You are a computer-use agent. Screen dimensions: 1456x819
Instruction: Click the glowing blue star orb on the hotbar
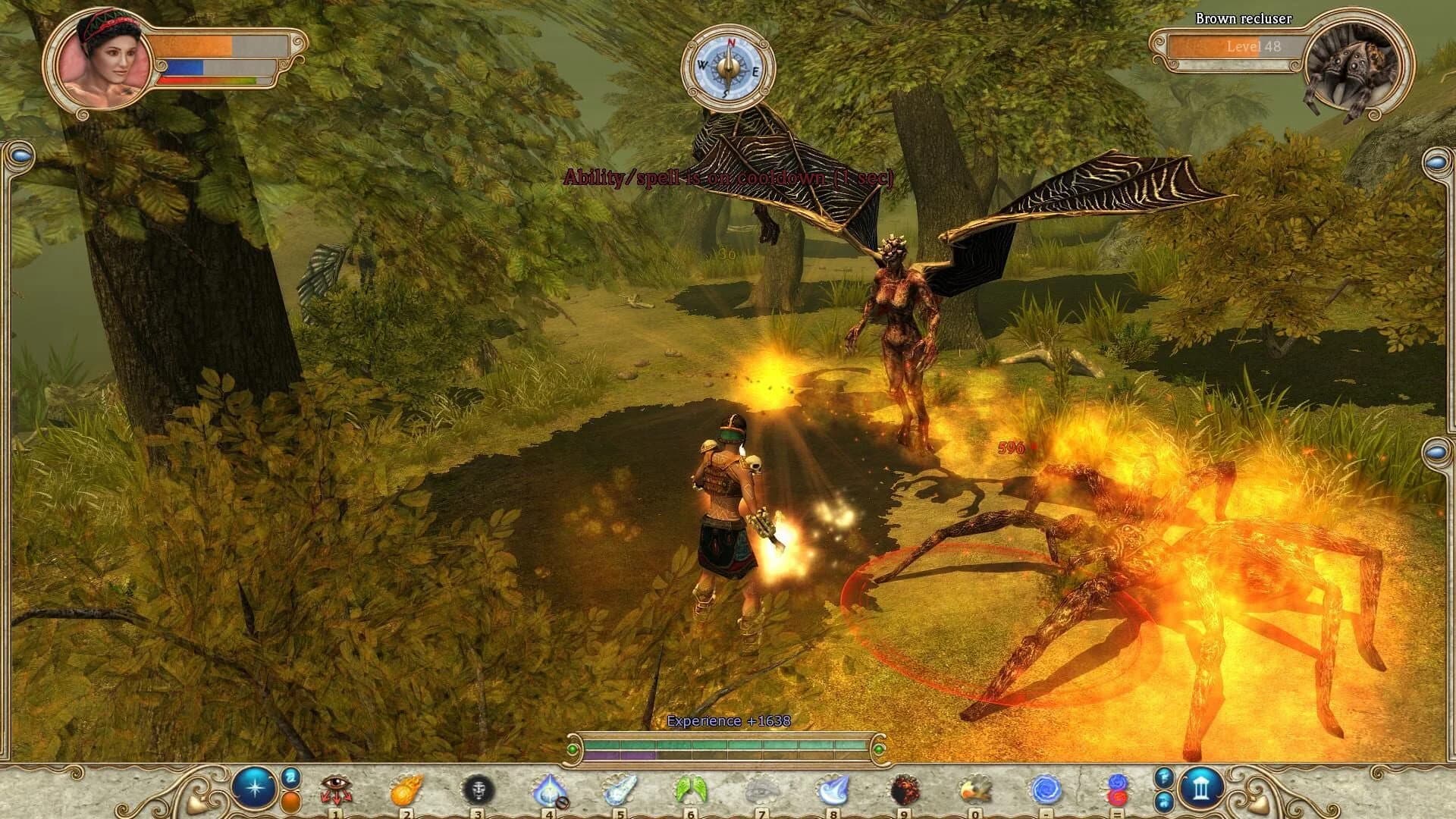tap(253, 787)
